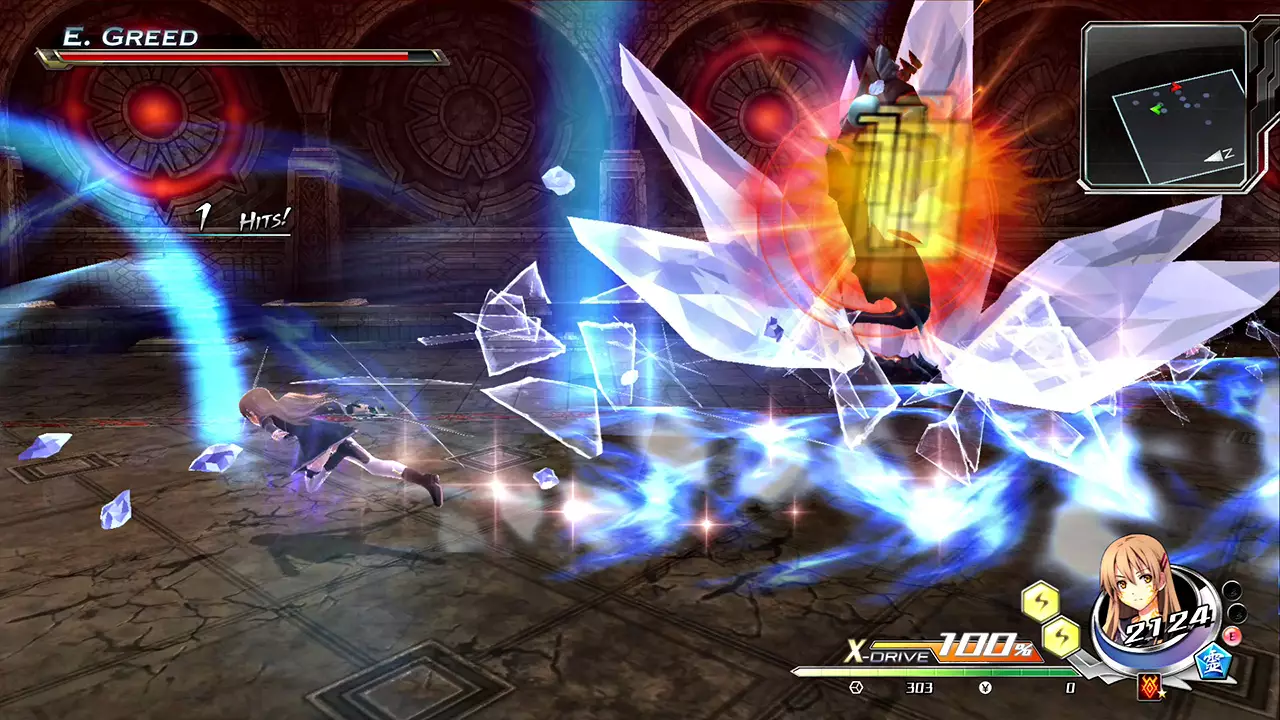Toggle the X-Drive mode indicator

pyautogui.click(x=889, y=651)
